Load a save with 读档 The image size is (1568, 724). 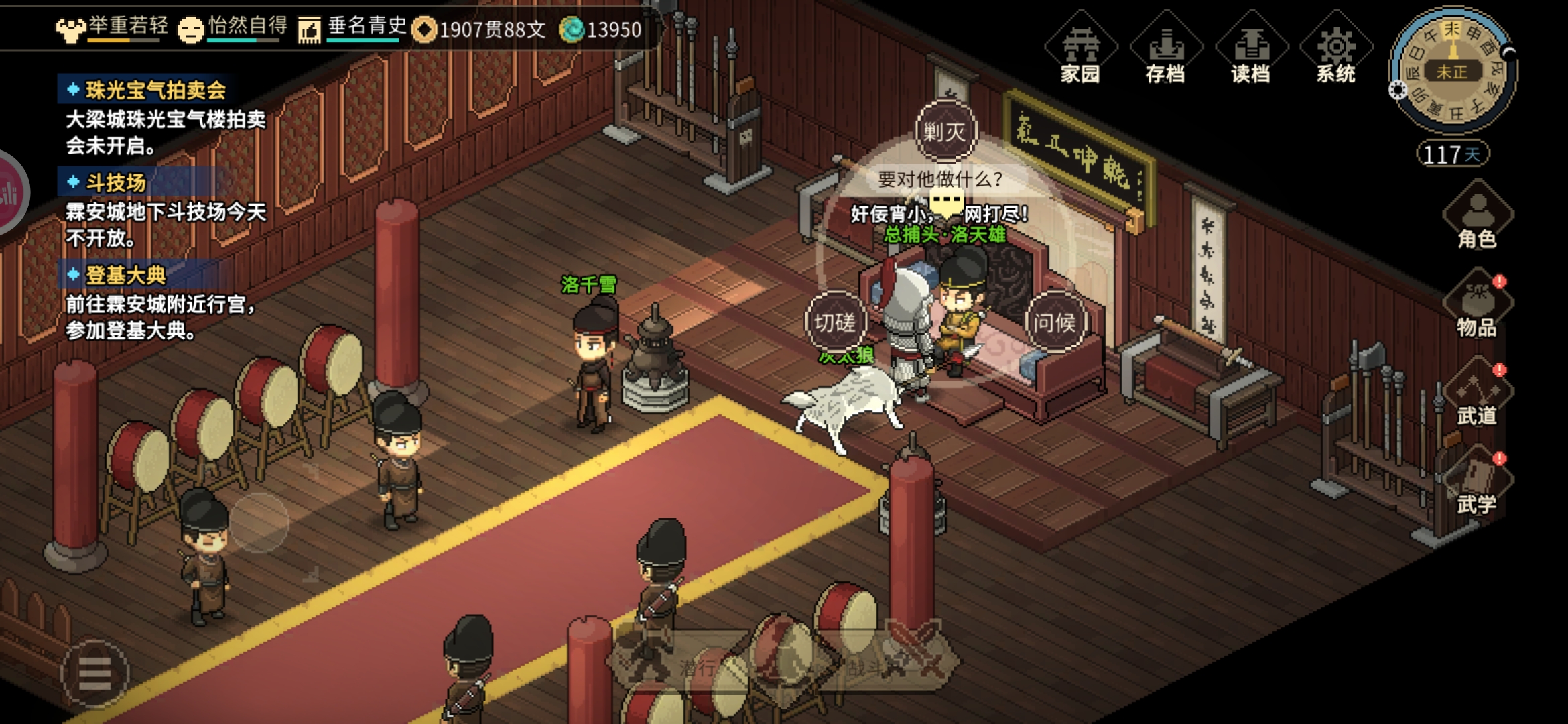pos(1251,50)
